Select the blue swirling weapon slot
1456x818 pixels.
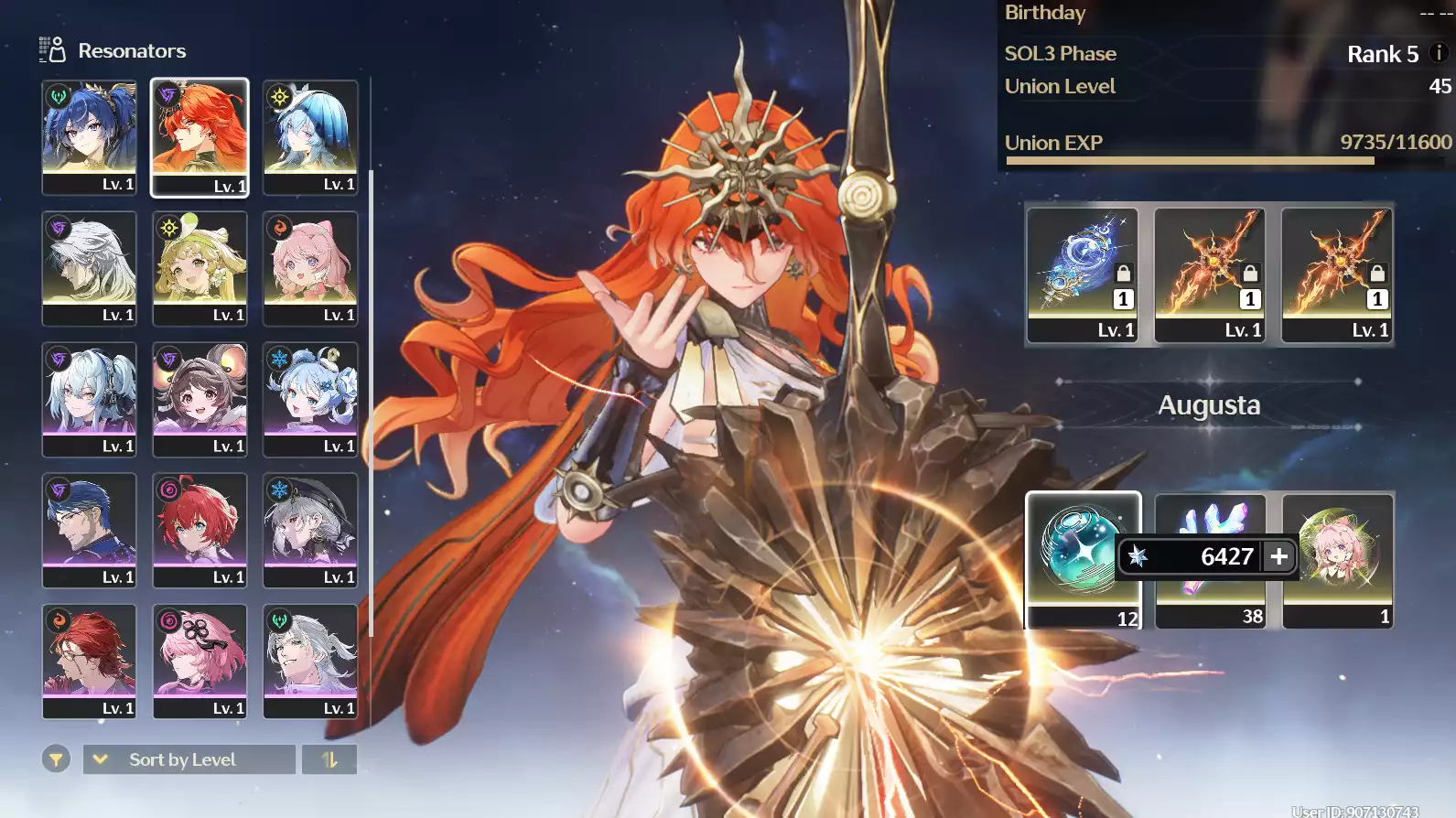click(1082, 274)
